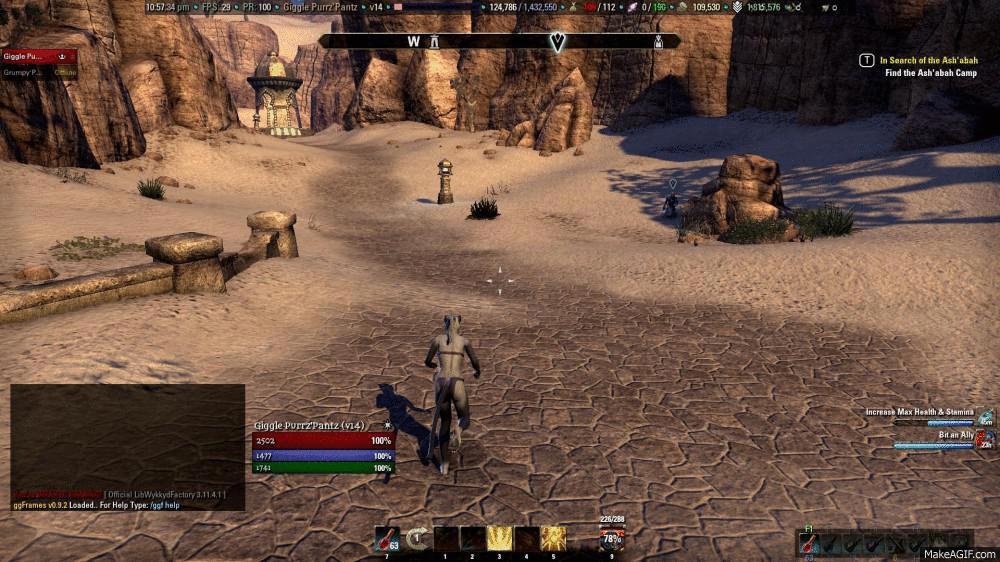The height and width of the screenshot is (562, 1000).
Task: Select the In Search of the Ash'abah quest
Action: click(929, 60)
